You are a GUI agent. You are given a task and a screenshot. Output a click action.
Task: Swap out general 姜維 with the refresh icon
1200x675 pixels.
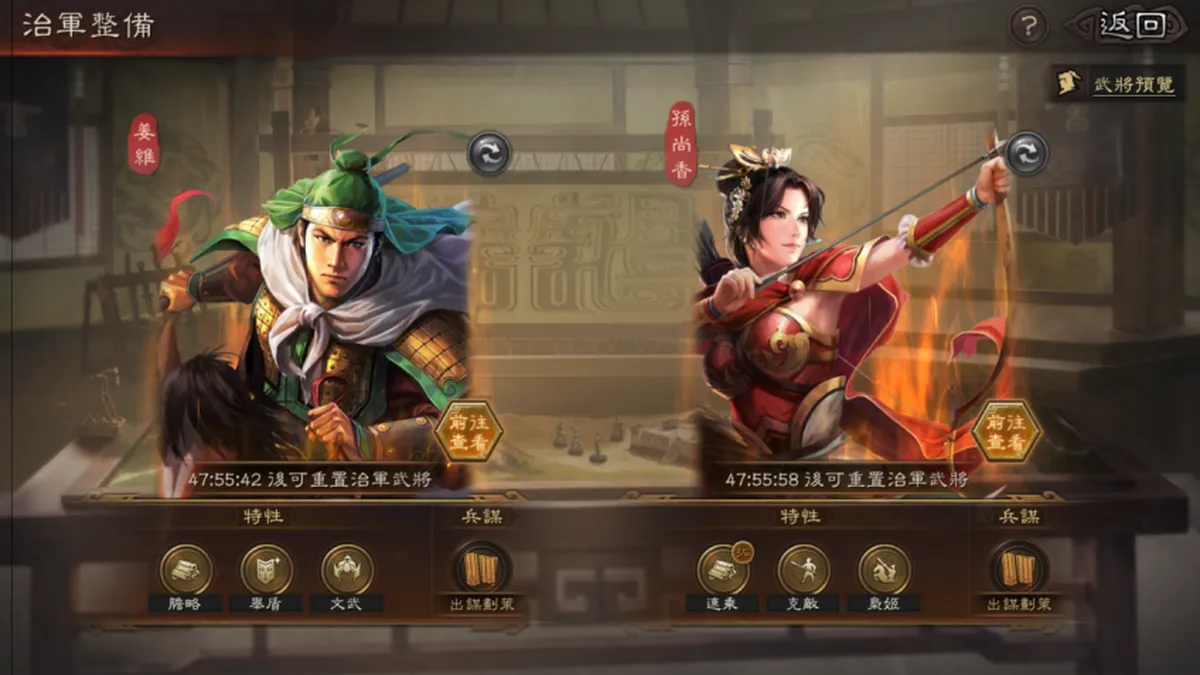click(x=490, y=154)
